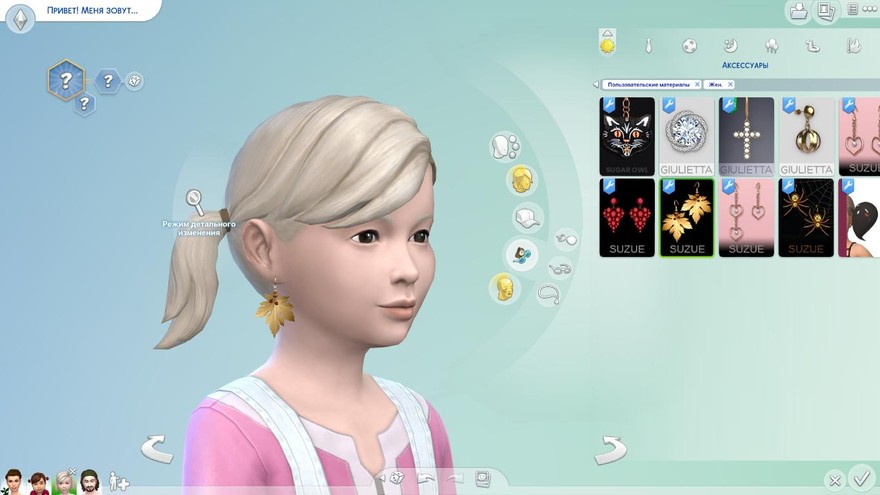
Task: Rotate the Sim with the right arrow
Action: coord(611,450)
